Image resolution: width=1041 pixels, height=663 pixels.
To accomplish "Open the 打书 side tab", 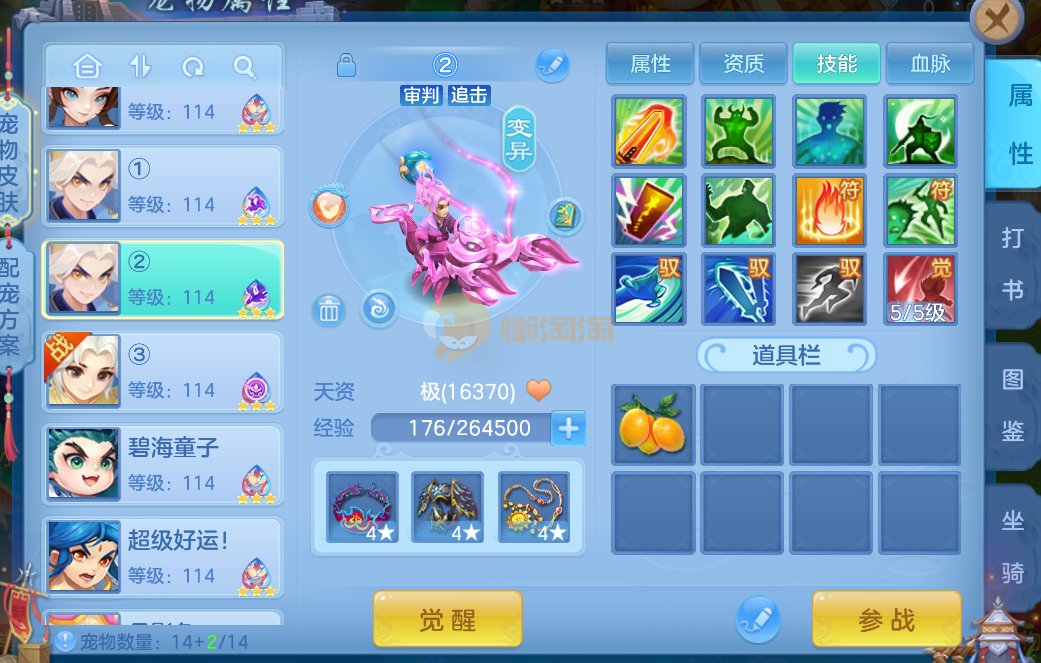I will coord(1012,265).
